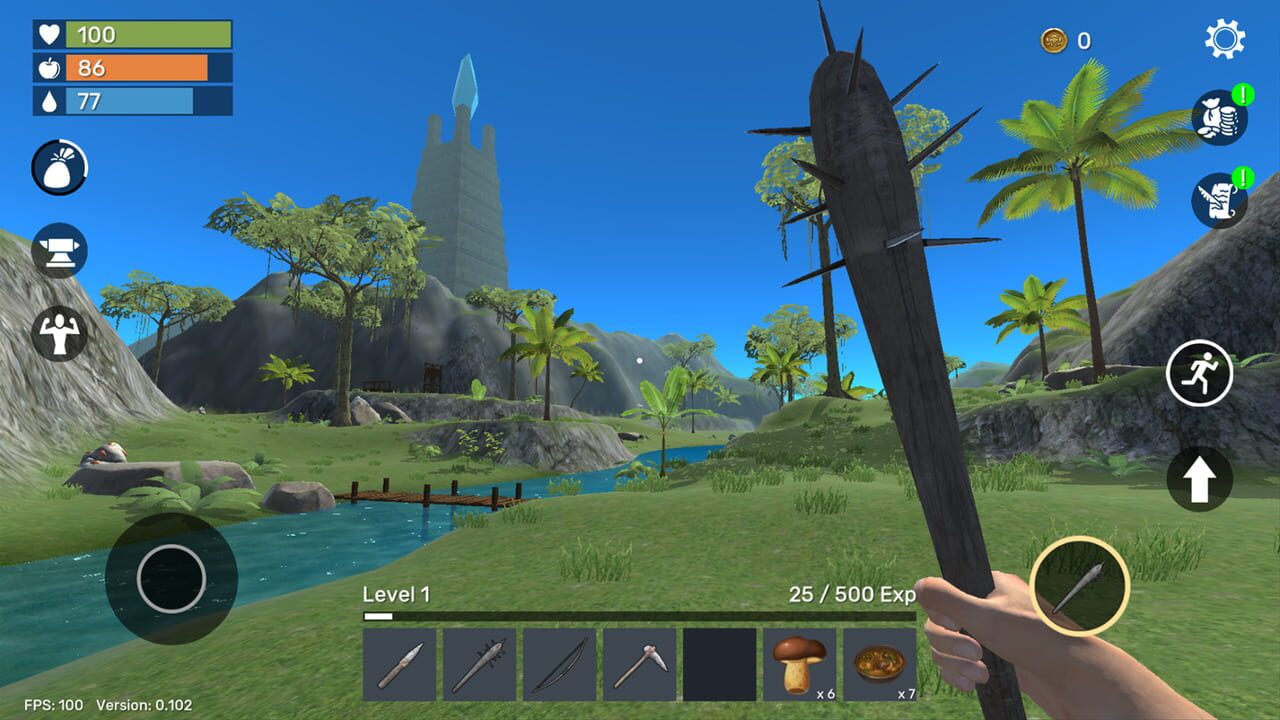The width and height of the screenshot is (1280, 720).
Task: Open the crafting anvil menu
Action: tap(58, 253)
